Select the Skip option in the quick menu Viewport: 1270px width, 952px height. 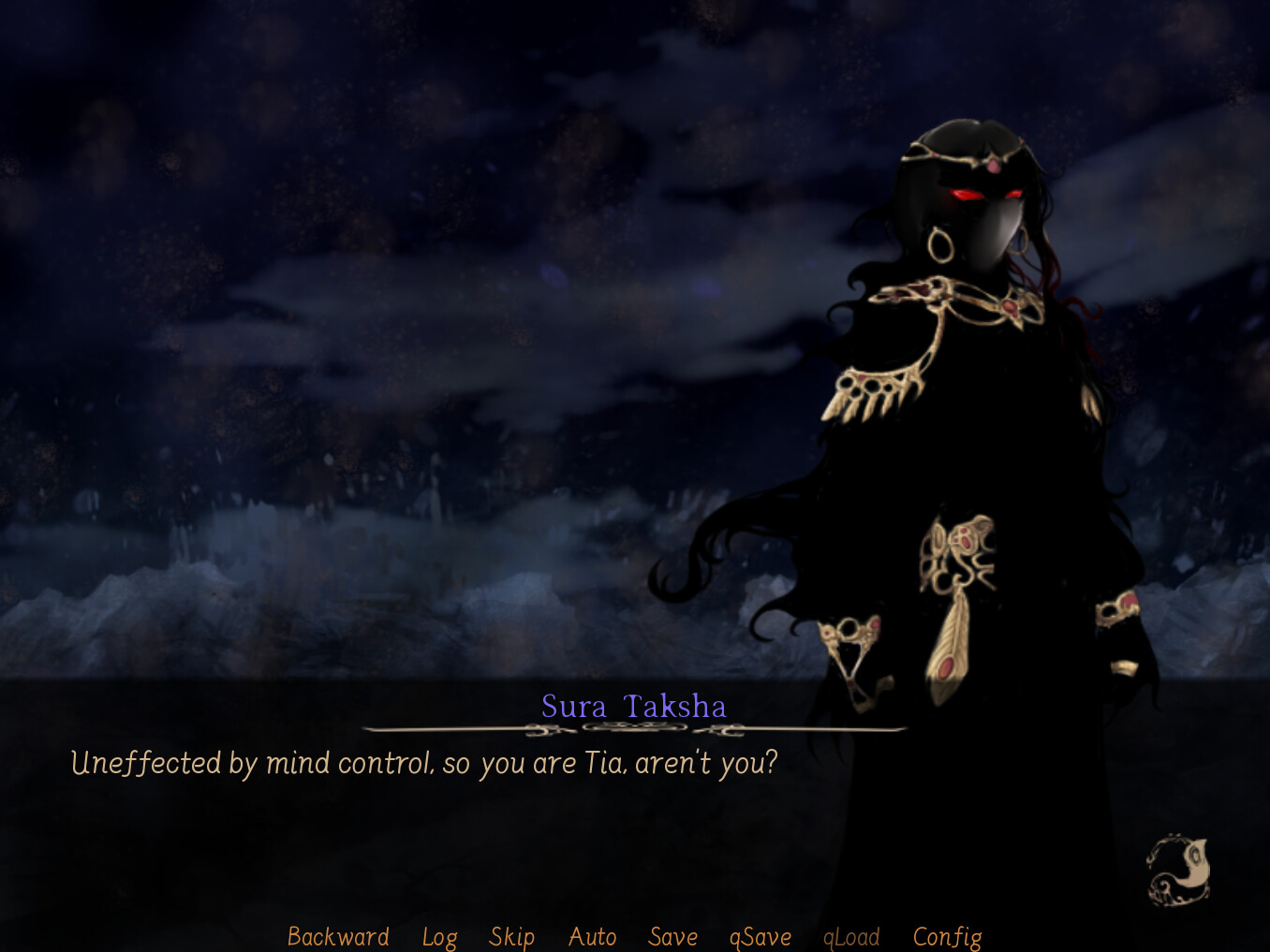[510, 936]
